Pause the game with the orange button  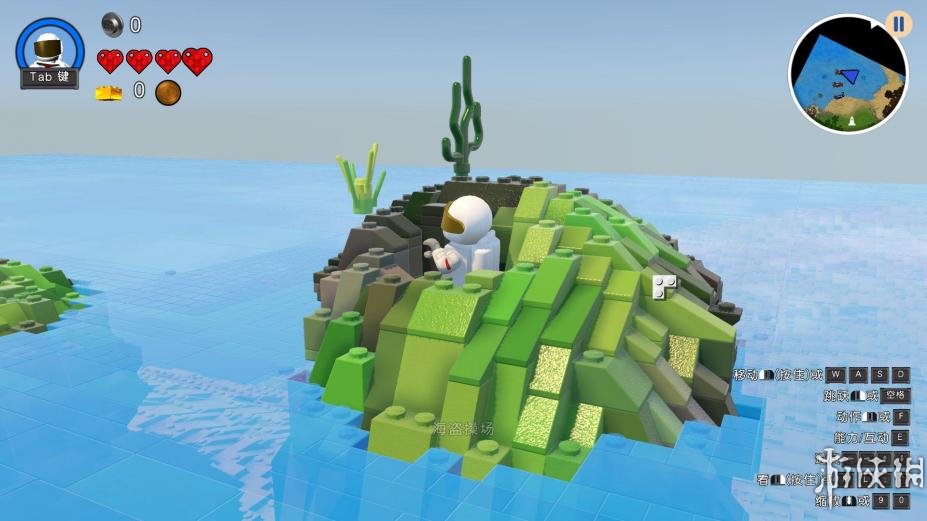(x=898, y=24)
